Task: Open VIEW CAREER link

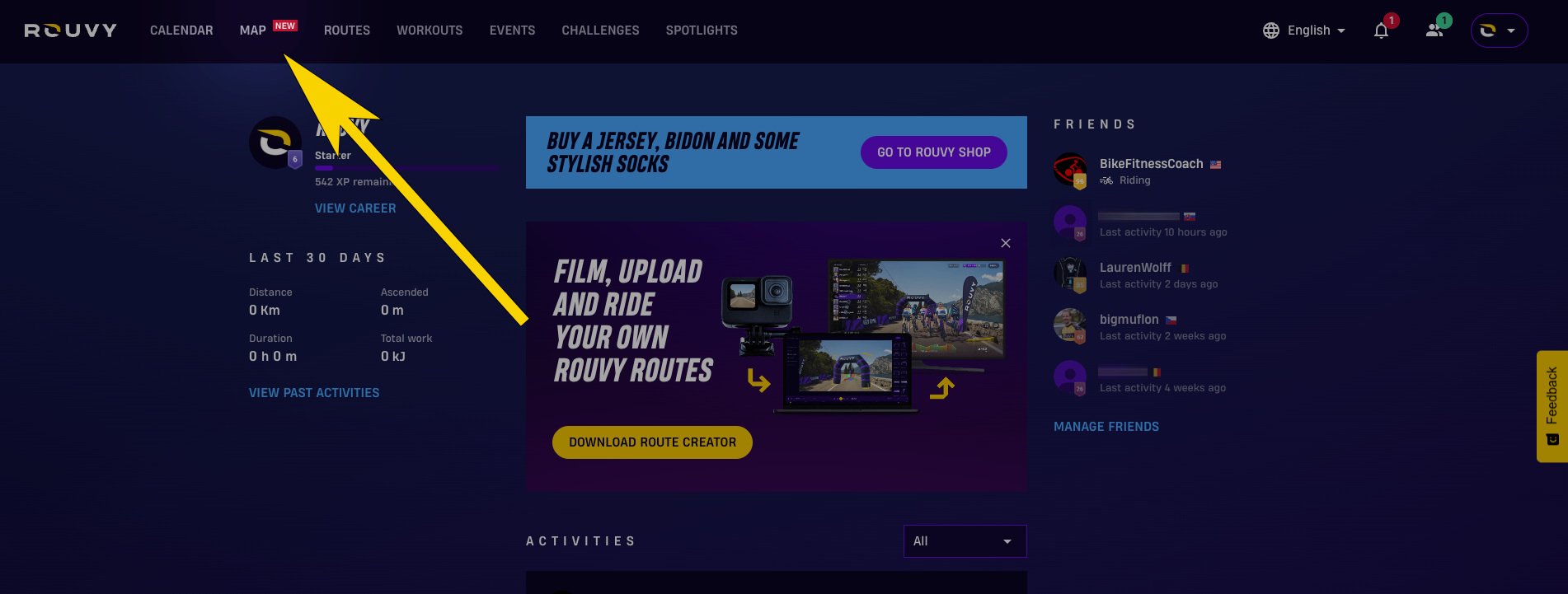Action: pos(355,208)
